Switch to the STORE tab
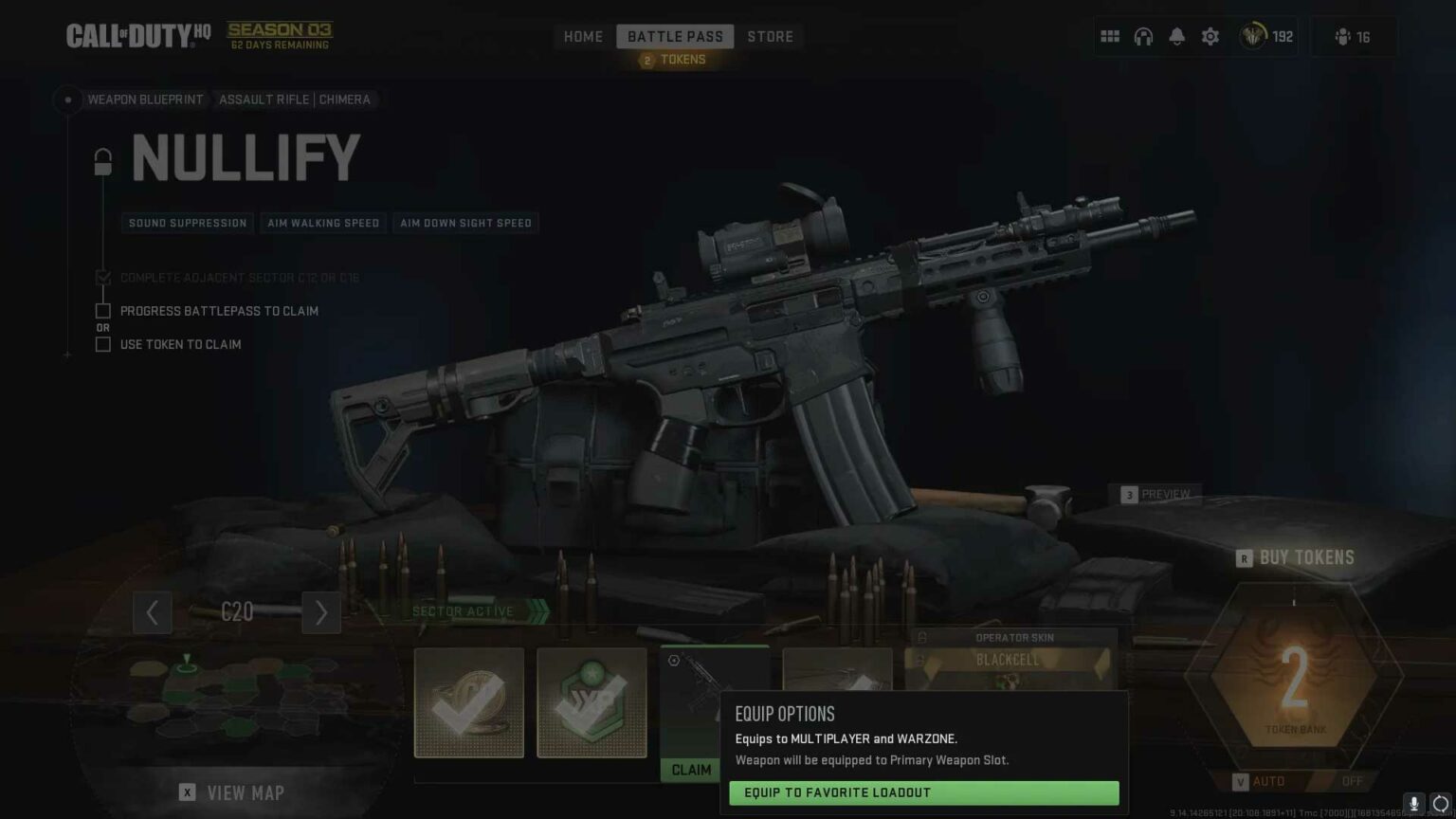Image resolution: width=1456 pixels, height=819 pixels. [x=770, y=36]
